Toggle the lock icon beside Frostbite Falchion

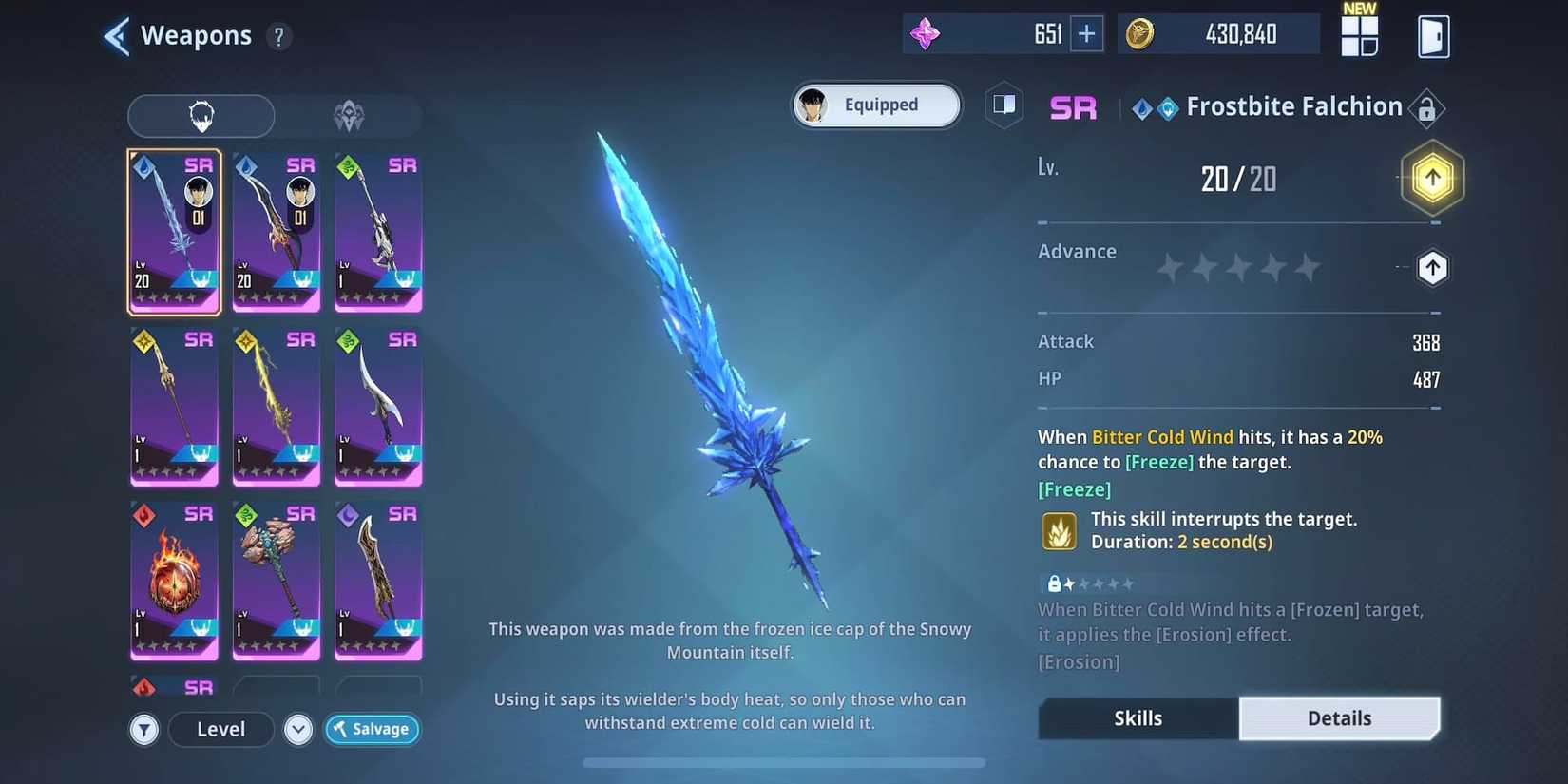coord(1426,107)
